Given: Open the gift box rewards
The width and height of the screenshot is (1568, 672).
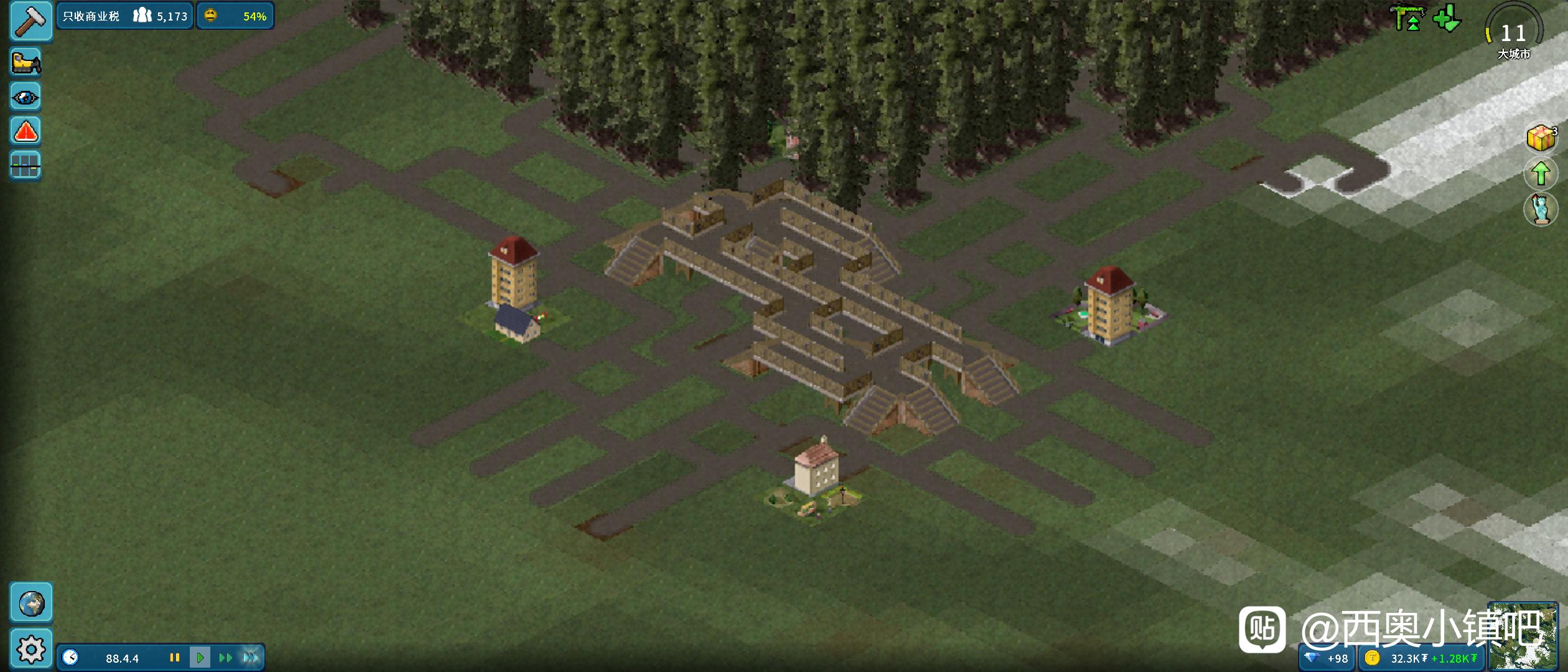Looking at the screenshot, I should click(1541, 138).
